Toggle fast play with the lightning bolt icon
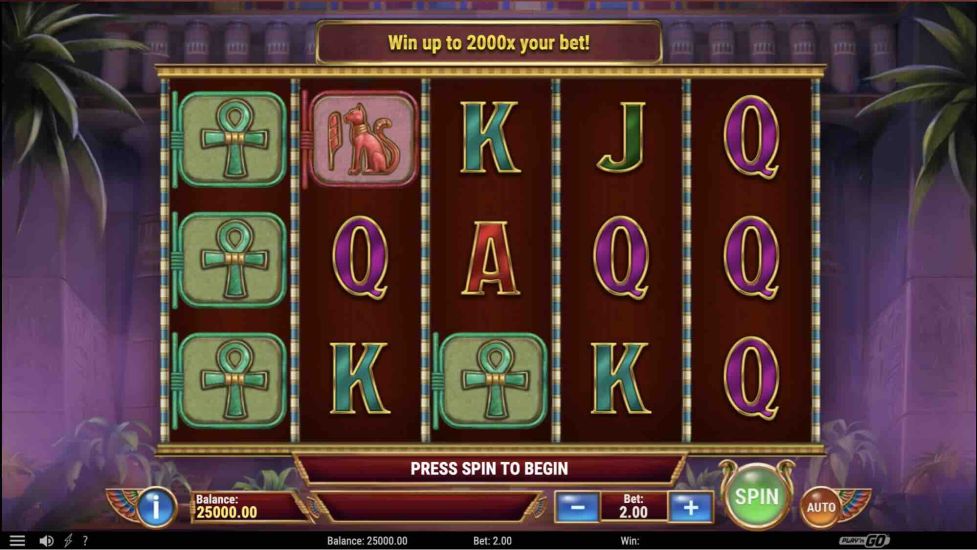 (68, 541)
